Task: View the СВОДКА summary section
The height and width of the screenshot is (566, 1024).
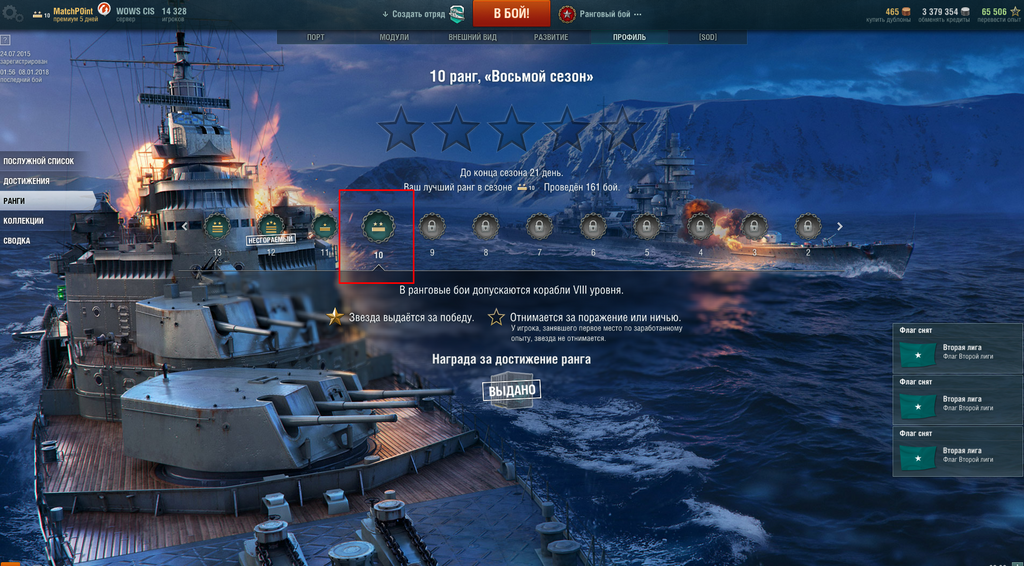Action: coord(16,241)
